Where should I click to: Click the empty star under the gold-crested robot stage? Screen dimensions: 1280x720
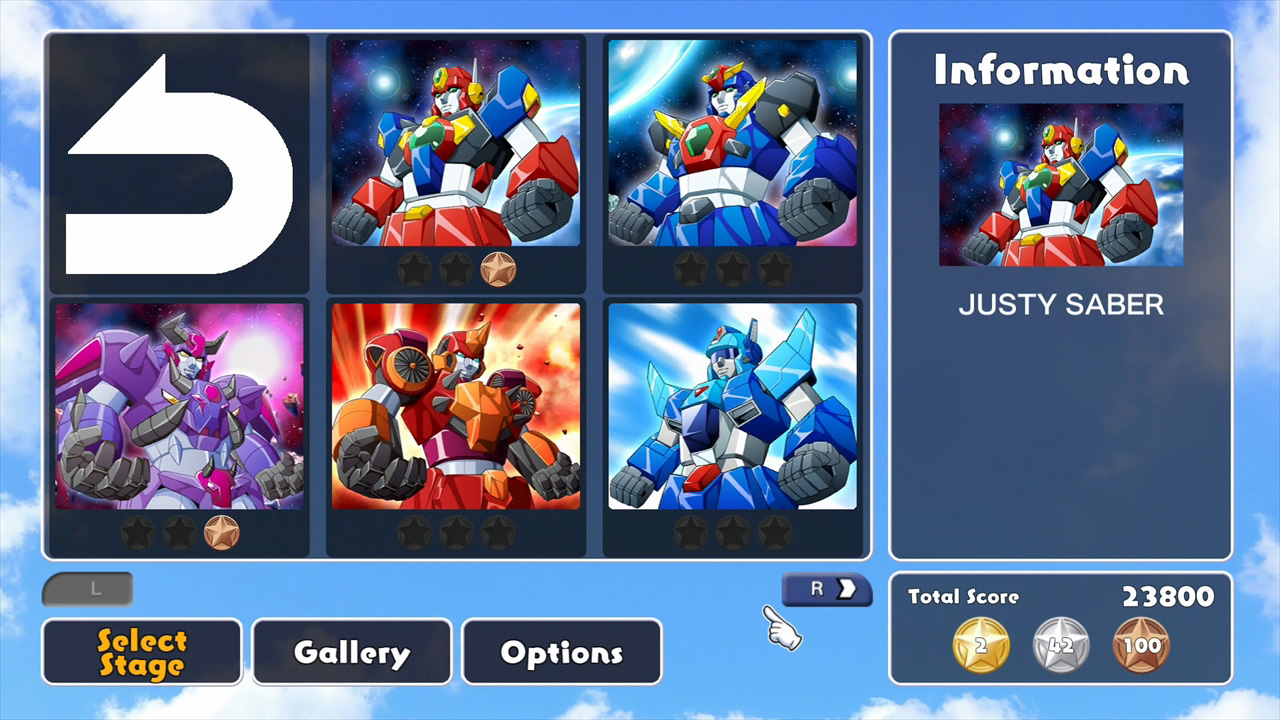click(691, 268)
